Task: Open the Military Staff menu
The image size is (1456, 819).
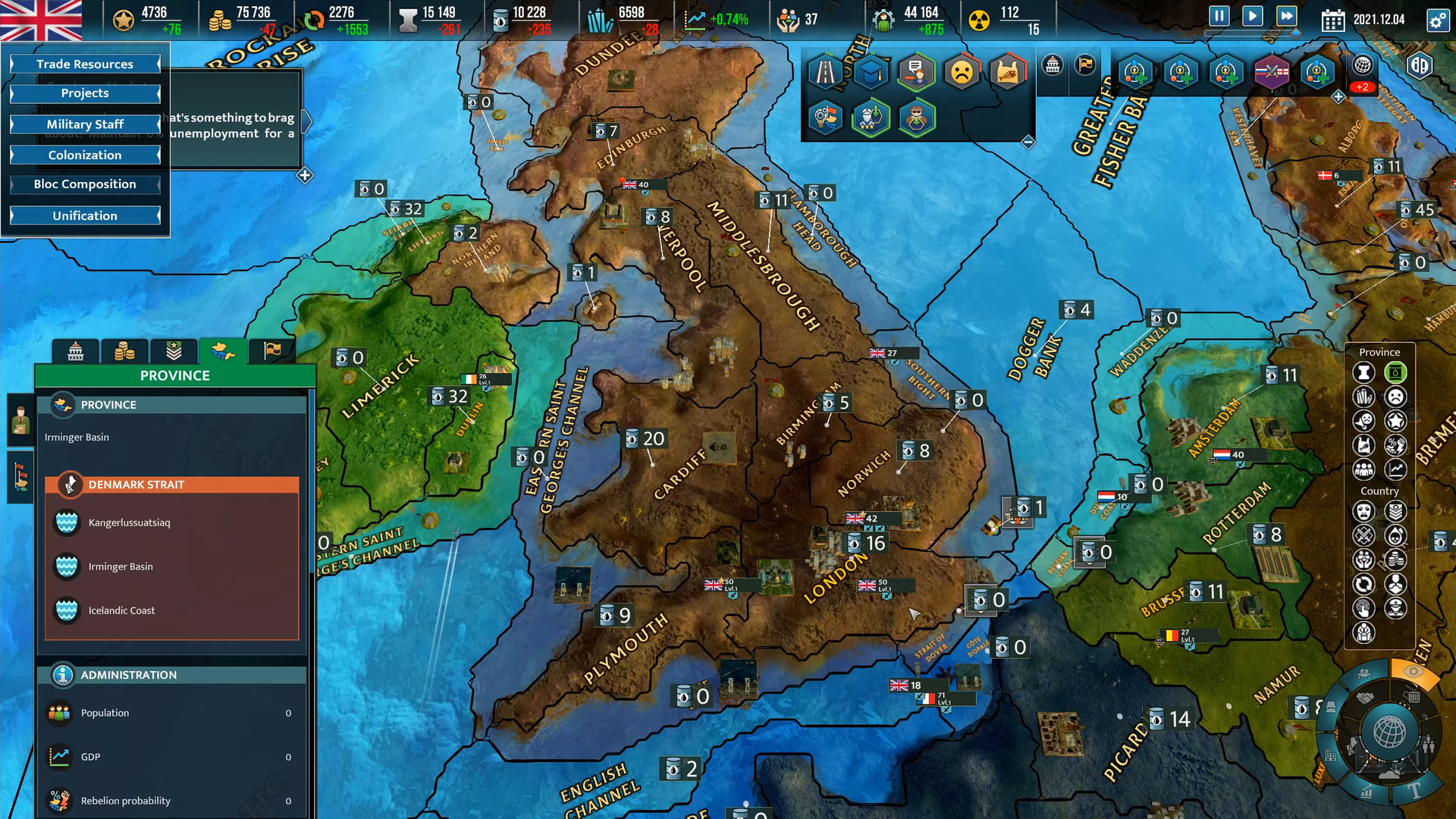Action: (x=84, y=124)
